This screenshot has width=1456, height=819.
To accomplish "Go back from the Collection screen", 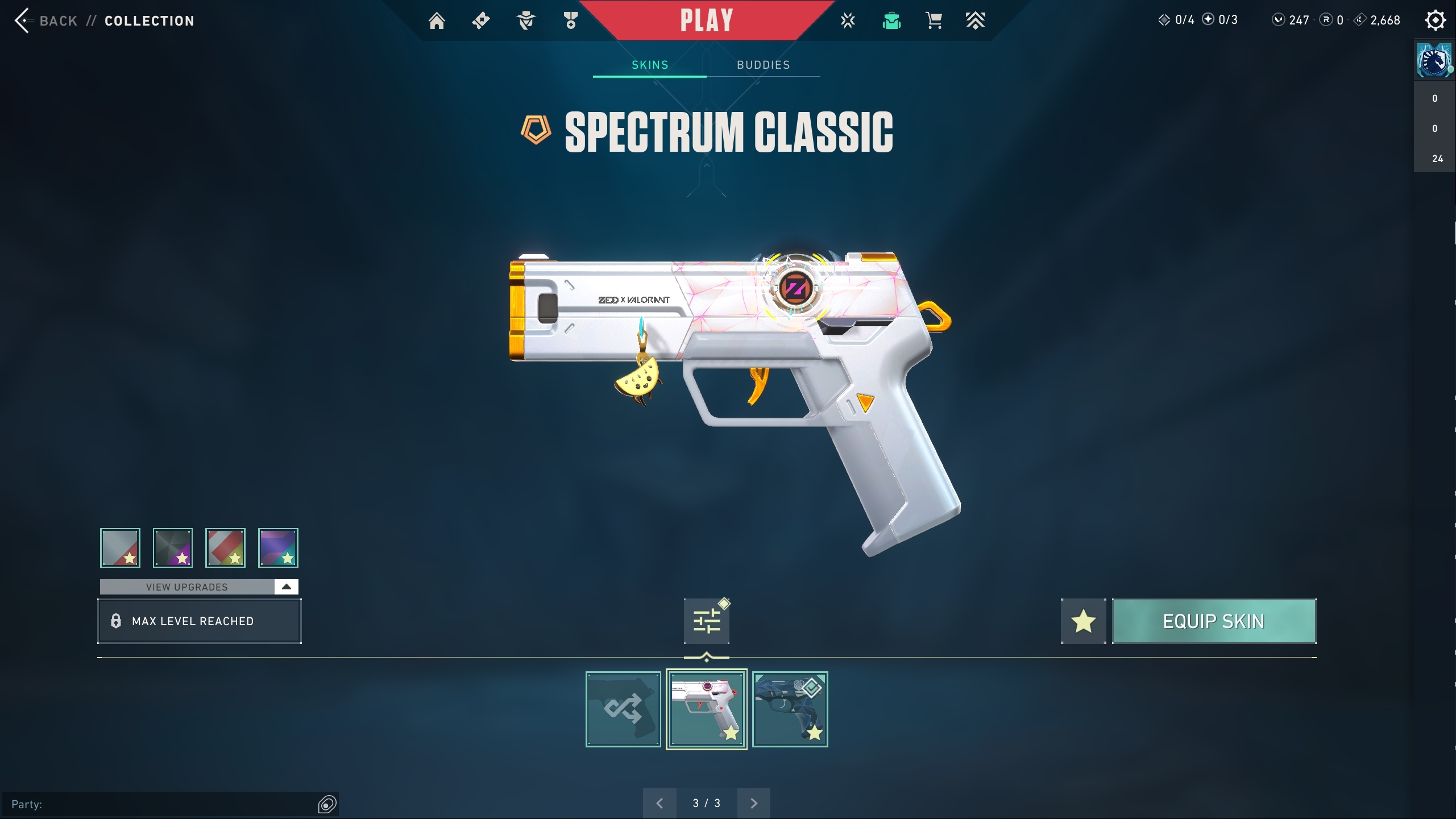I will (45, 21).
